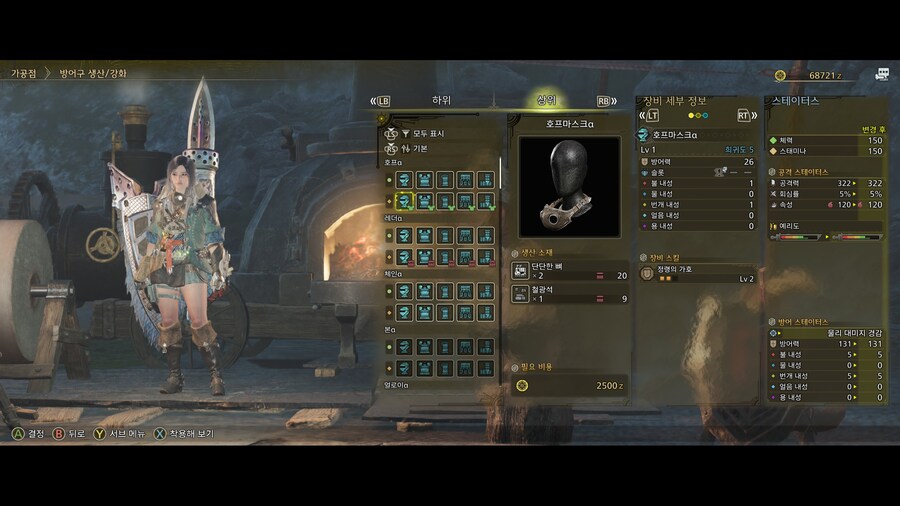Switch to the 하위 low-rank tab
This screenshot has height=506, width=900.
[441, 100]
